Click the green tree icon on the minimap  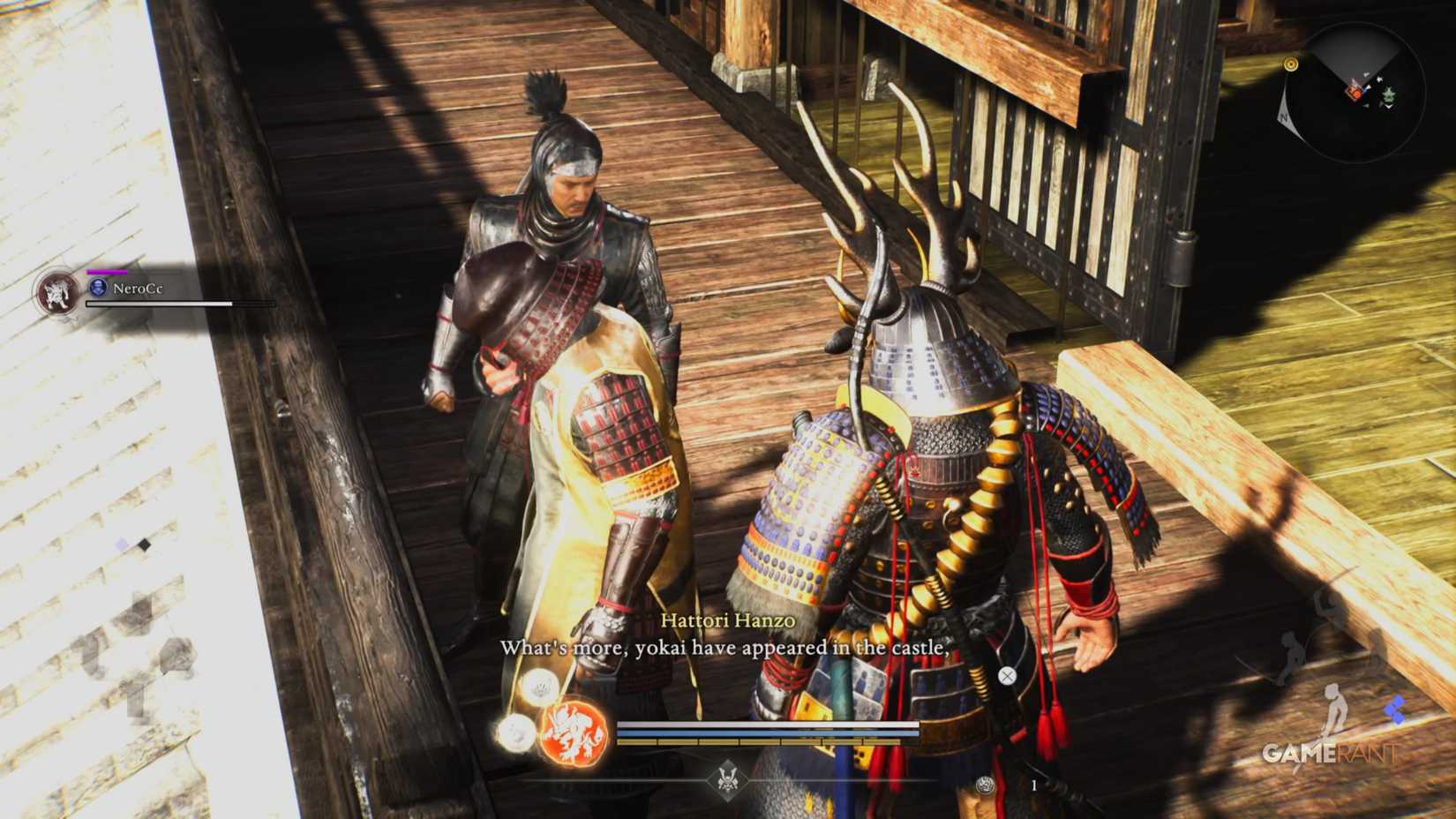(x=1389, y=94)
